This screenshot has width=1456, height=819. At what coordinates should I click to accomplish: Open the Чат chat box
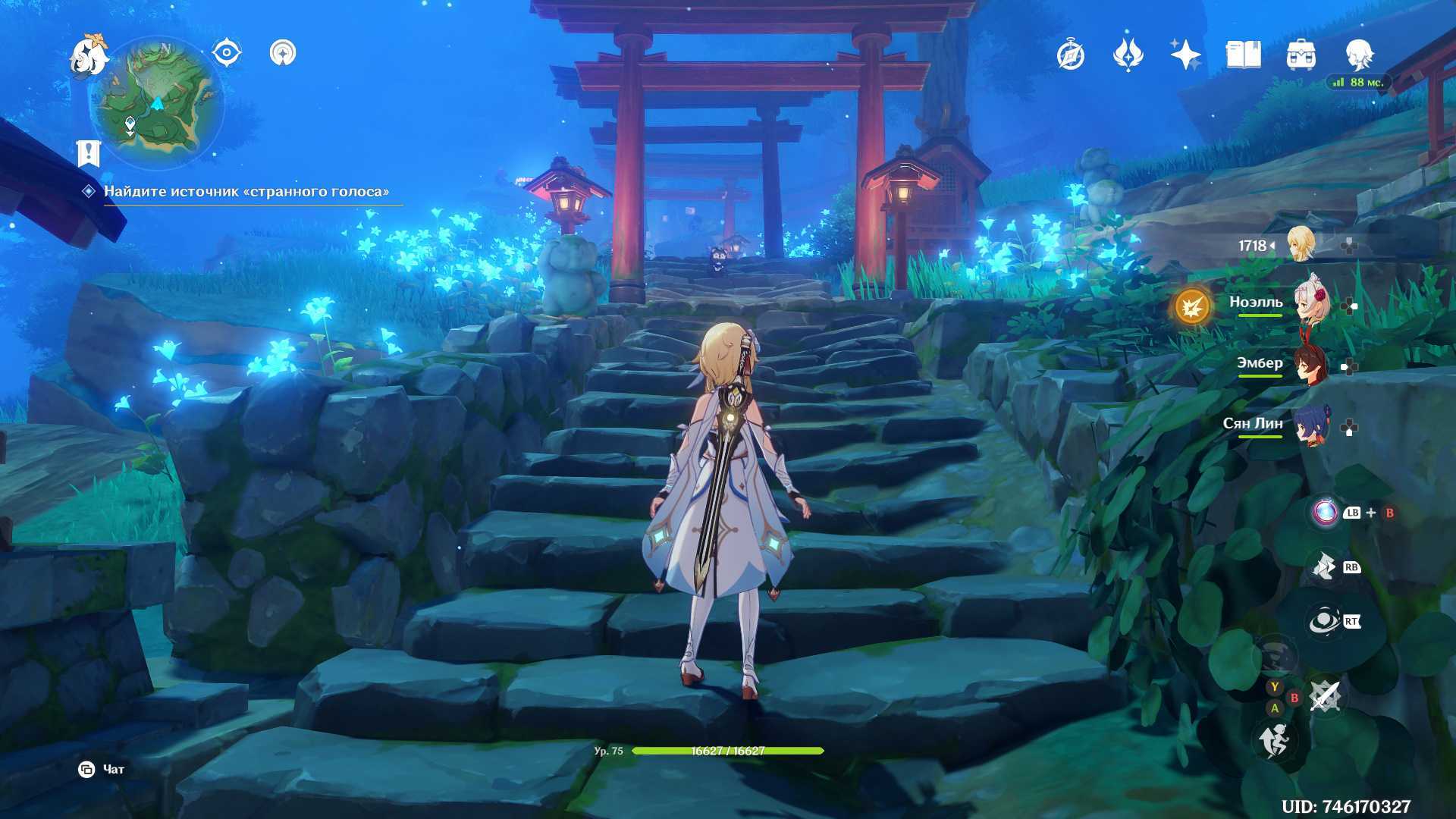tap(102, 770)
